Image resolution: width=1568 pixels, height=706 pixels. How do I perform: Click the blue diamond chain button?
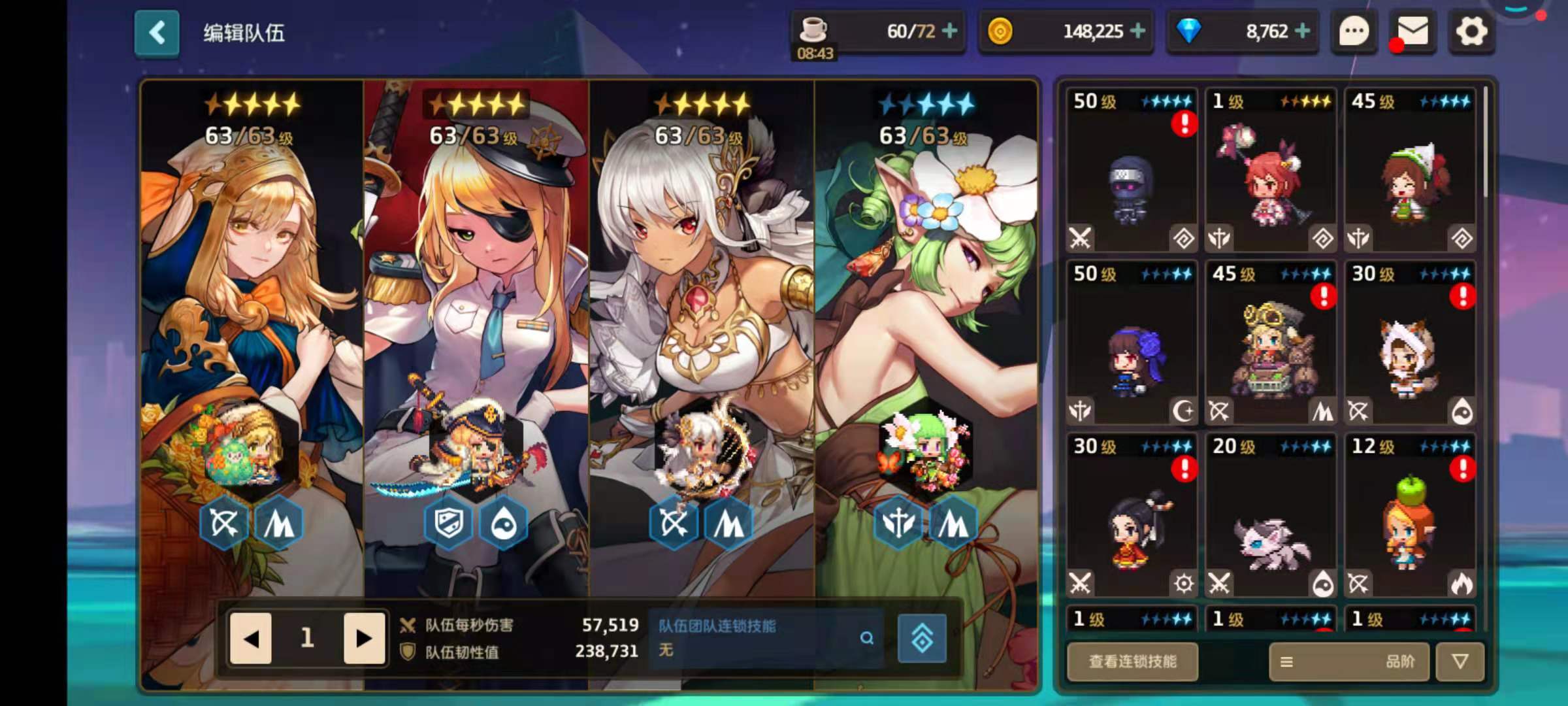pyautogui.click(x=922, y=638)
